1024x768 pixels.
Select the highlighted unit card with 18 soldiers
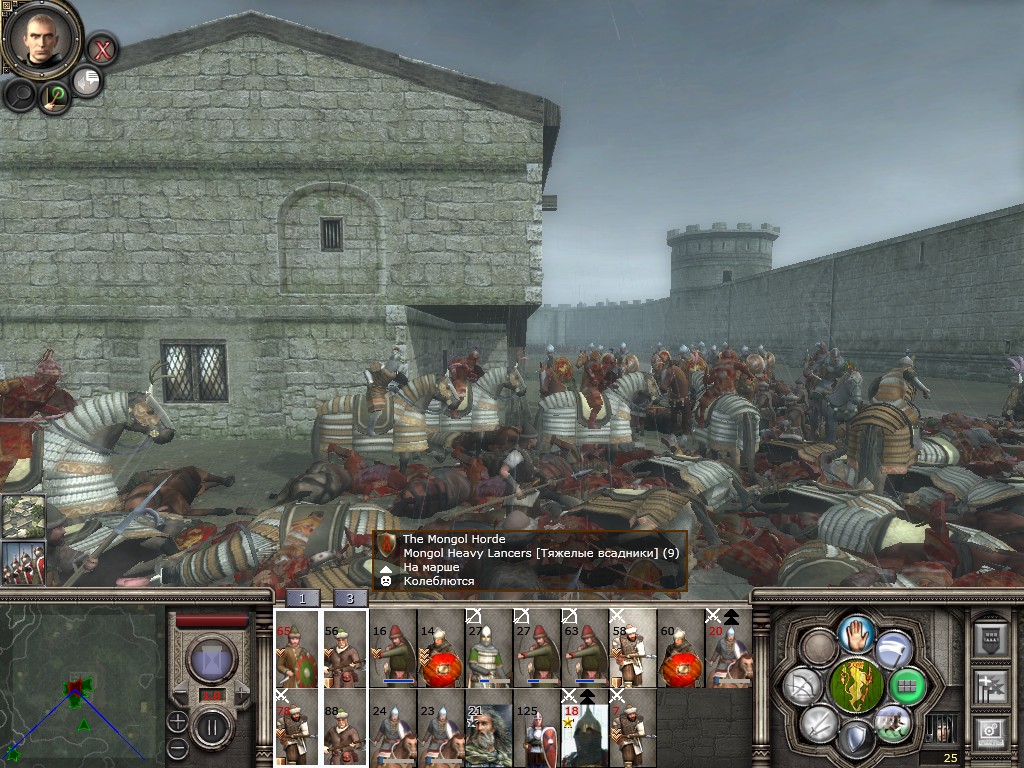[x=584, y=728]
